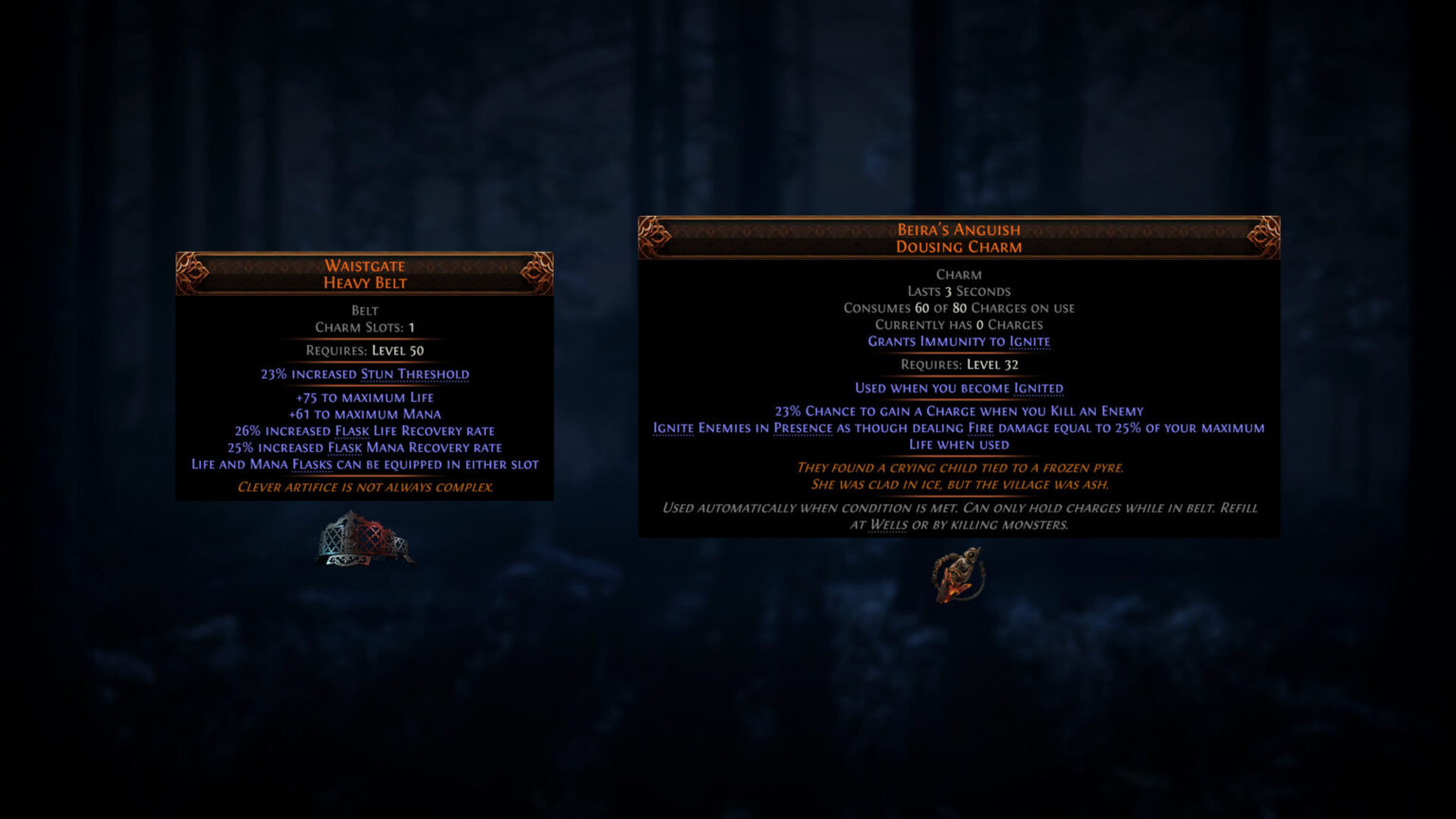Select the Waistgate Heavy Belt title bar
This screenshot has height=819, width=1456.
[365, 274]
